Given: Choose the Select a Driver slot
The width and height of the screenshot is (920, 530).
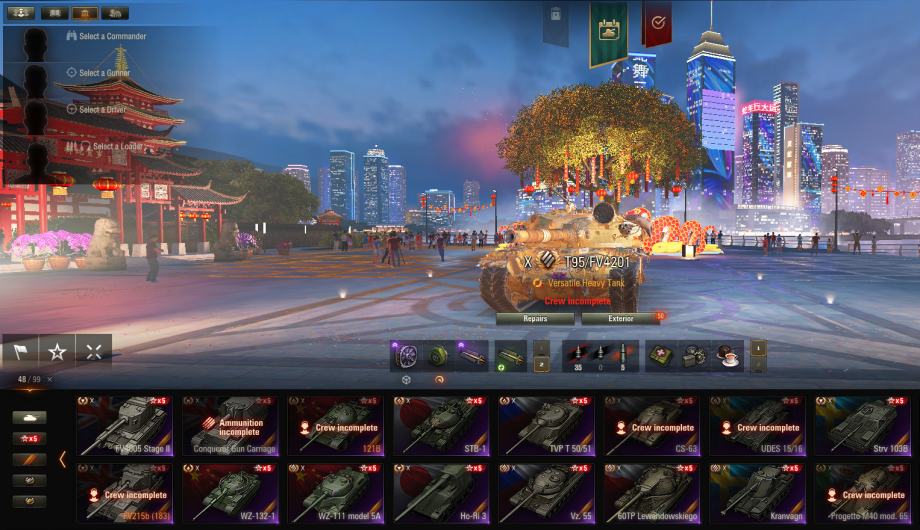Looking at the screenshot, I should pos(103,109).
